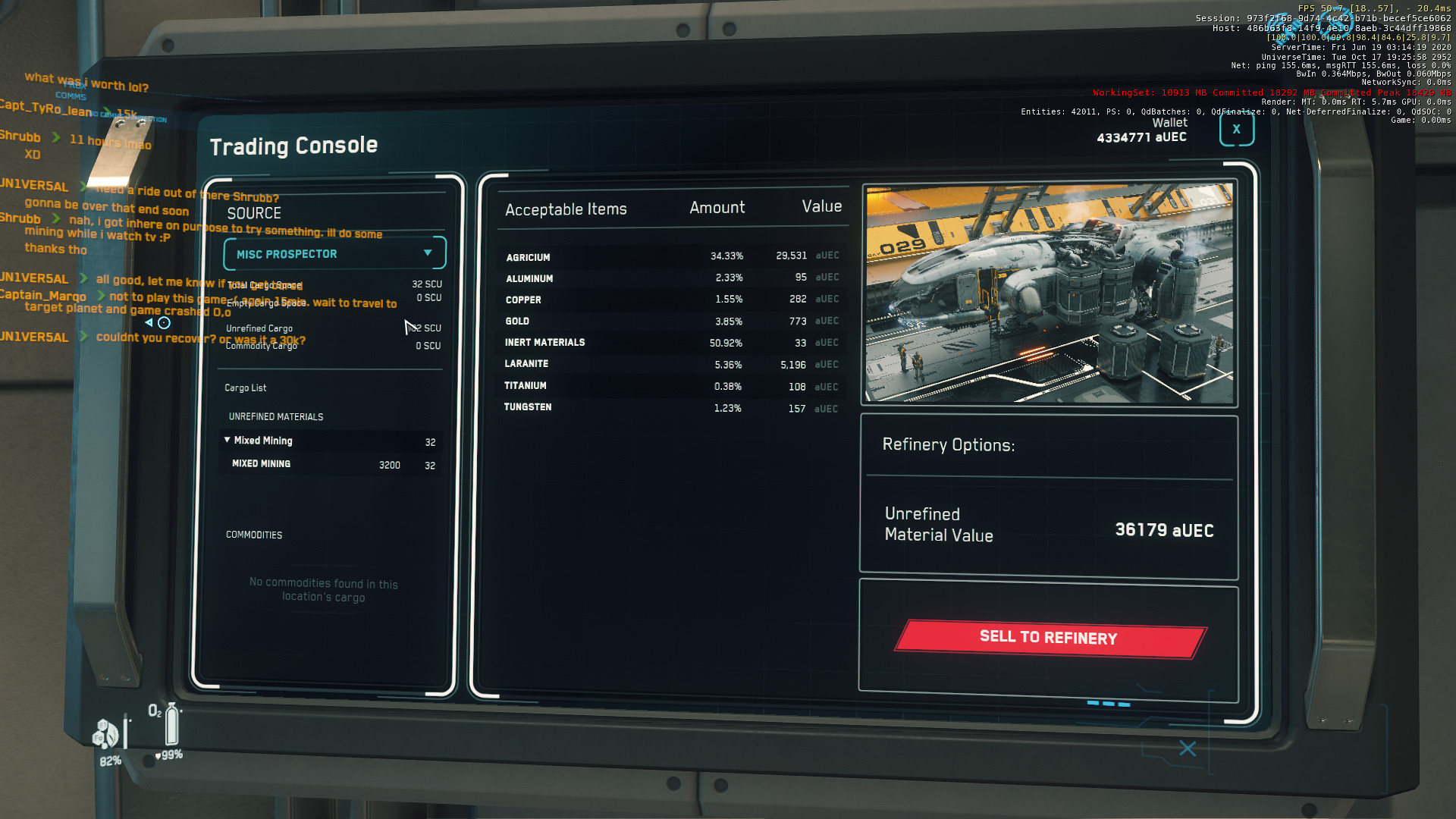The image size is (1456, 819).
Task: Sell cargo with the Sell to Refinery button
Action: (x=1050, y=638)
